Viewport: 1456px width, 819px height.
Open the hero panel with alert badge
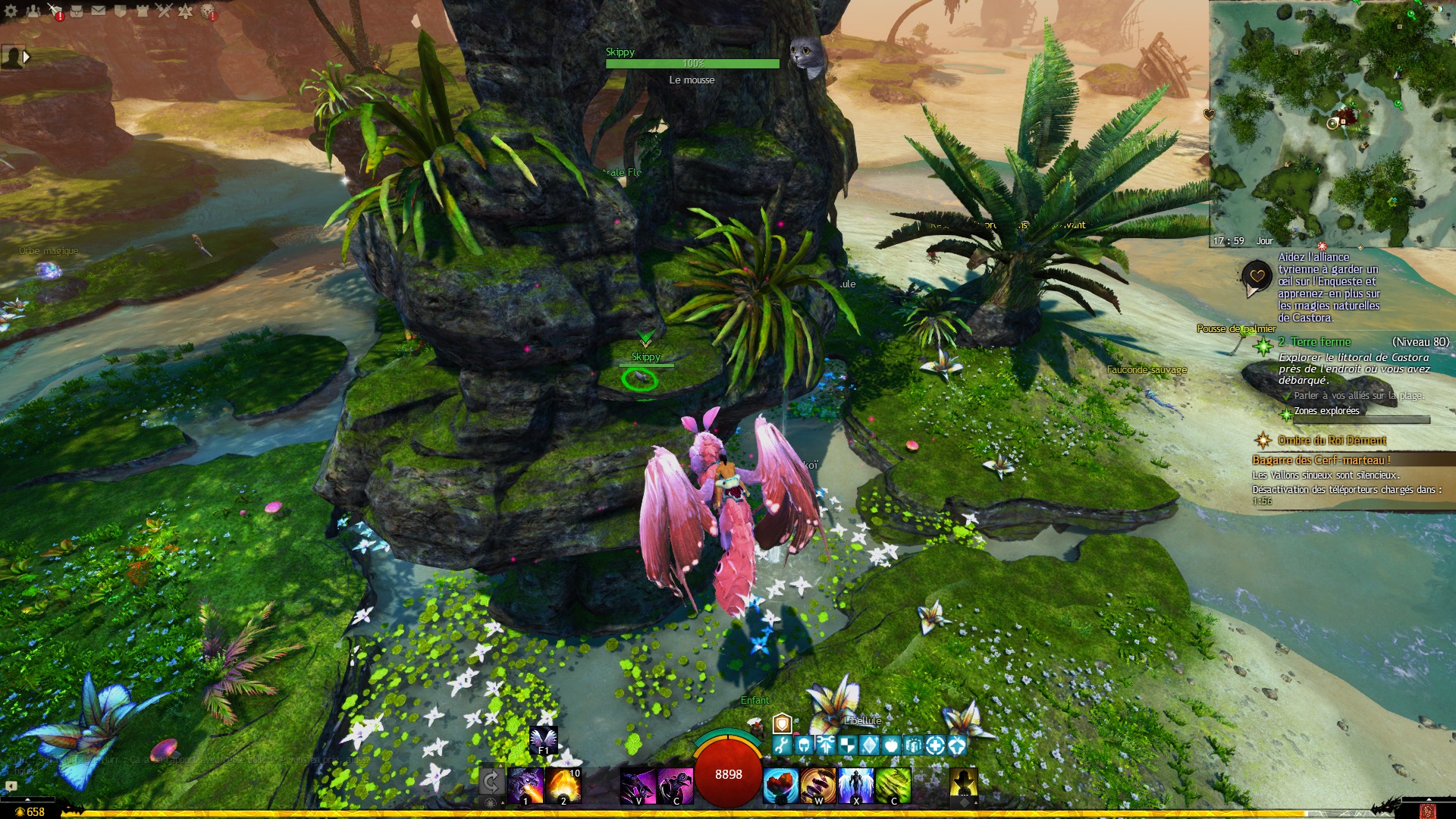pos(55,11)
